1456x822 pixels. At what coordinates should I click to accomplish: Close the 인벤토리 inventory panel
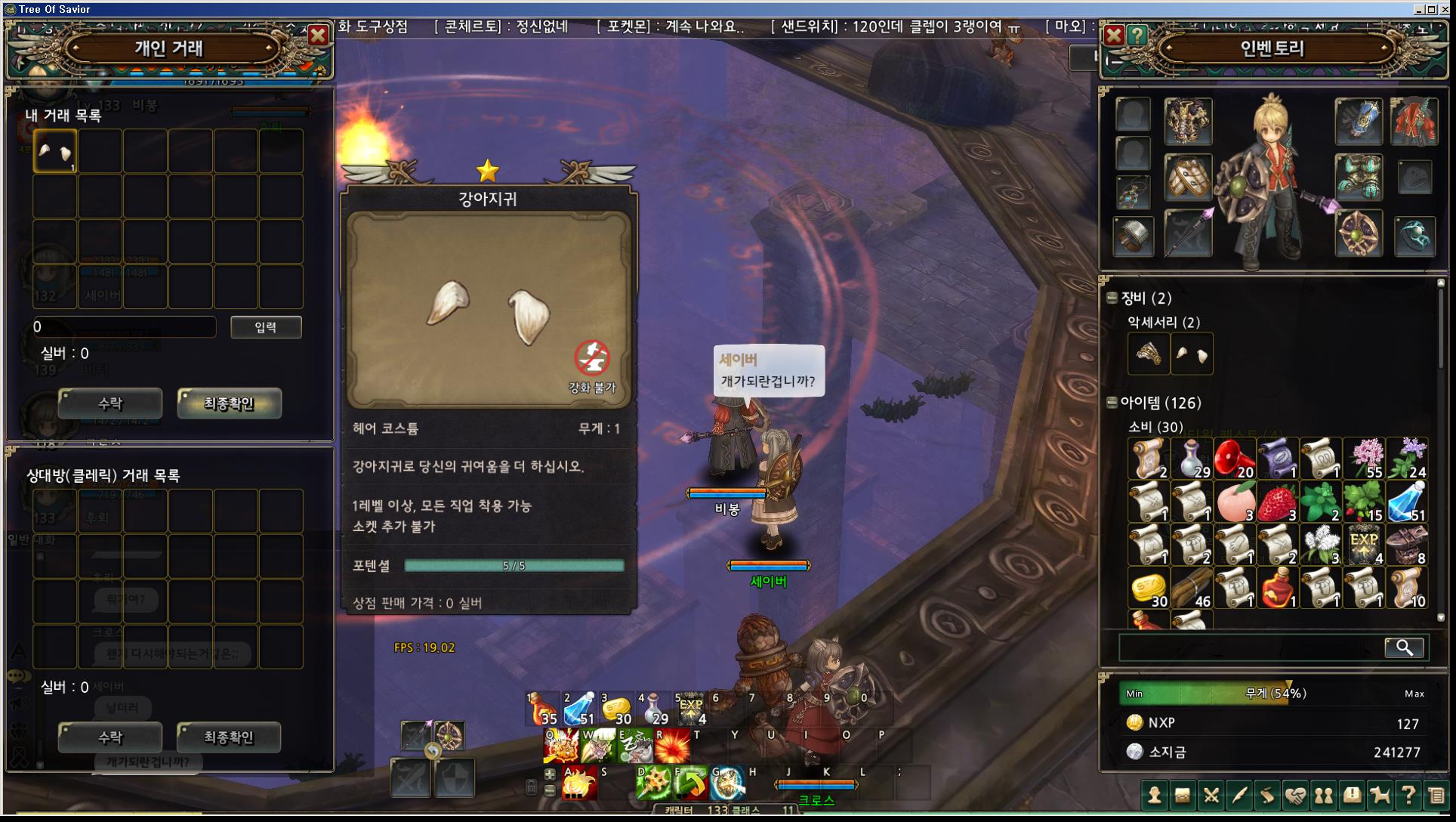[x=1114, y=35]
